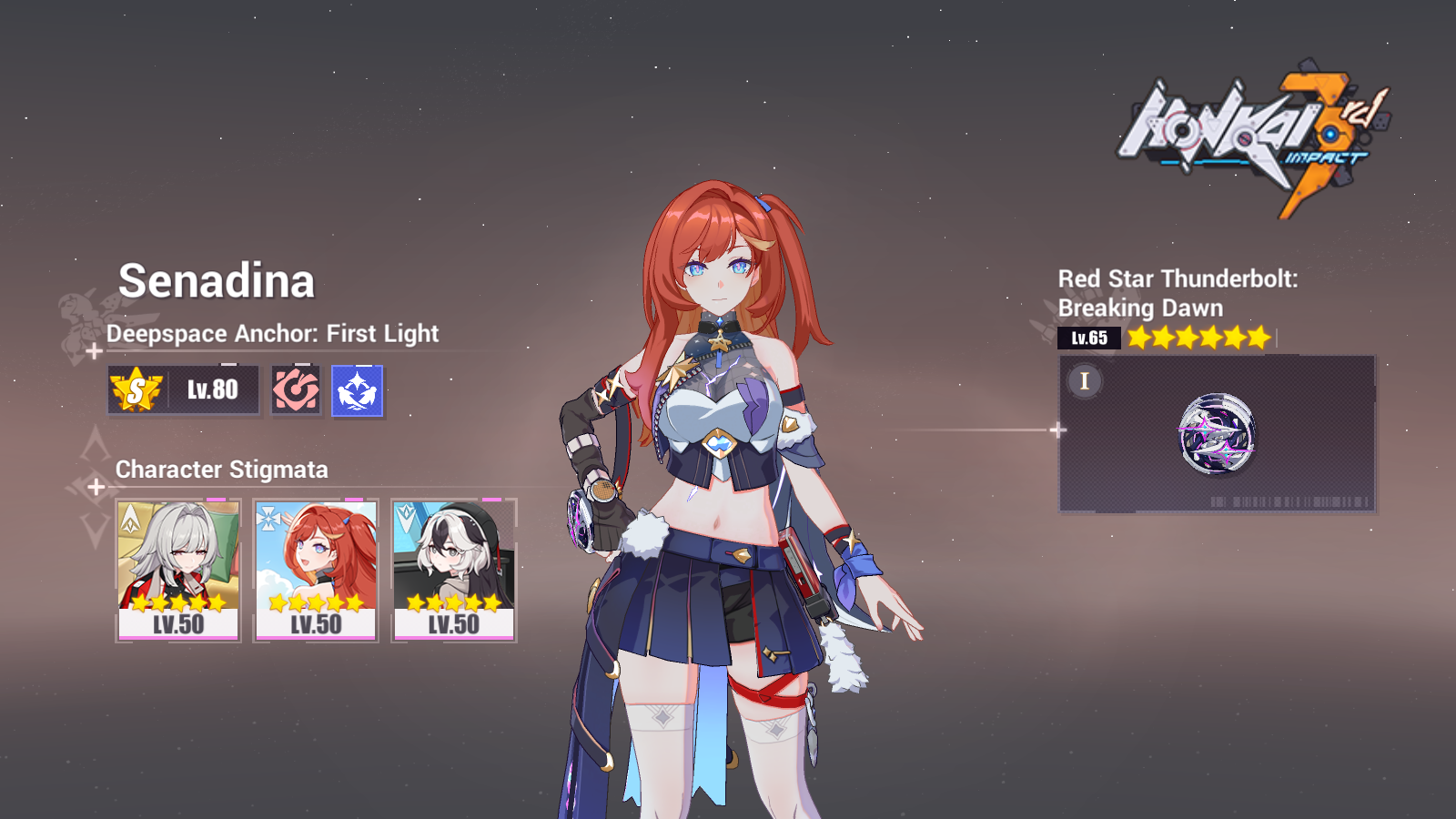Toggle the last star on first stigma rating

click(x=218, y=602)
